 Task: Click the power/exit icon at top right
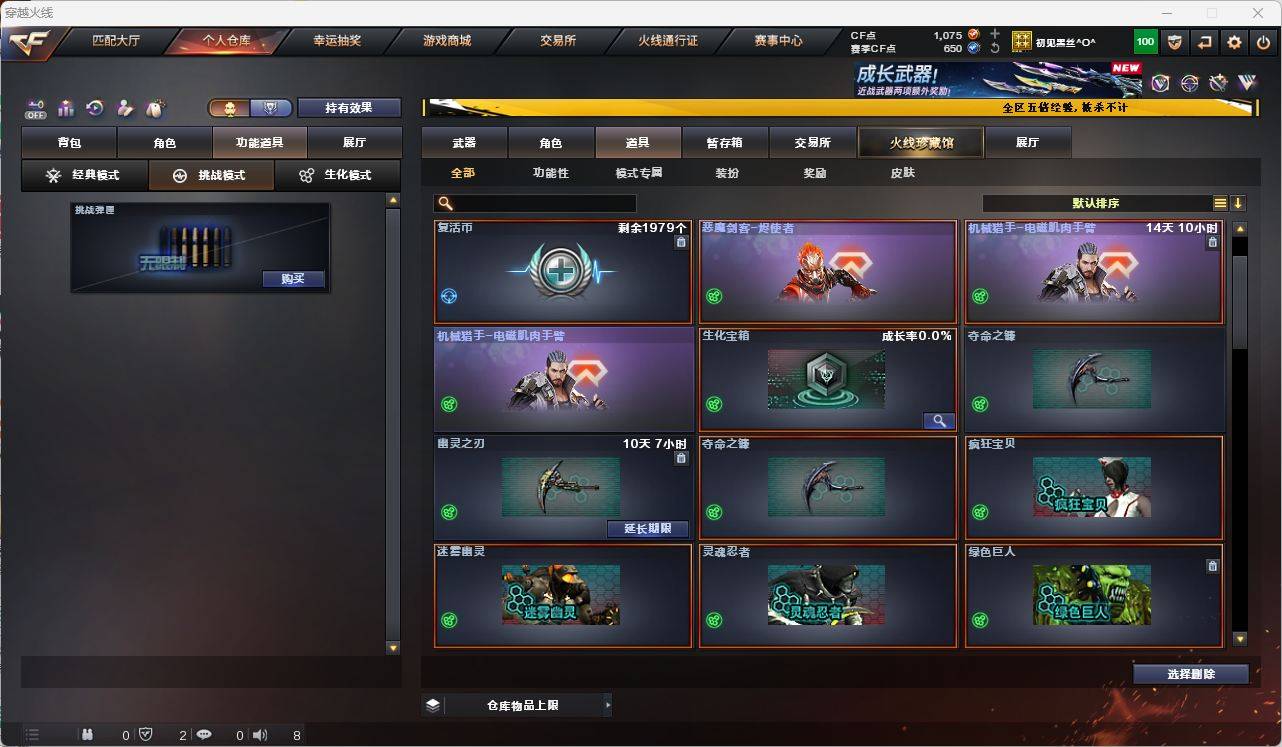[x=1263, y=42]
